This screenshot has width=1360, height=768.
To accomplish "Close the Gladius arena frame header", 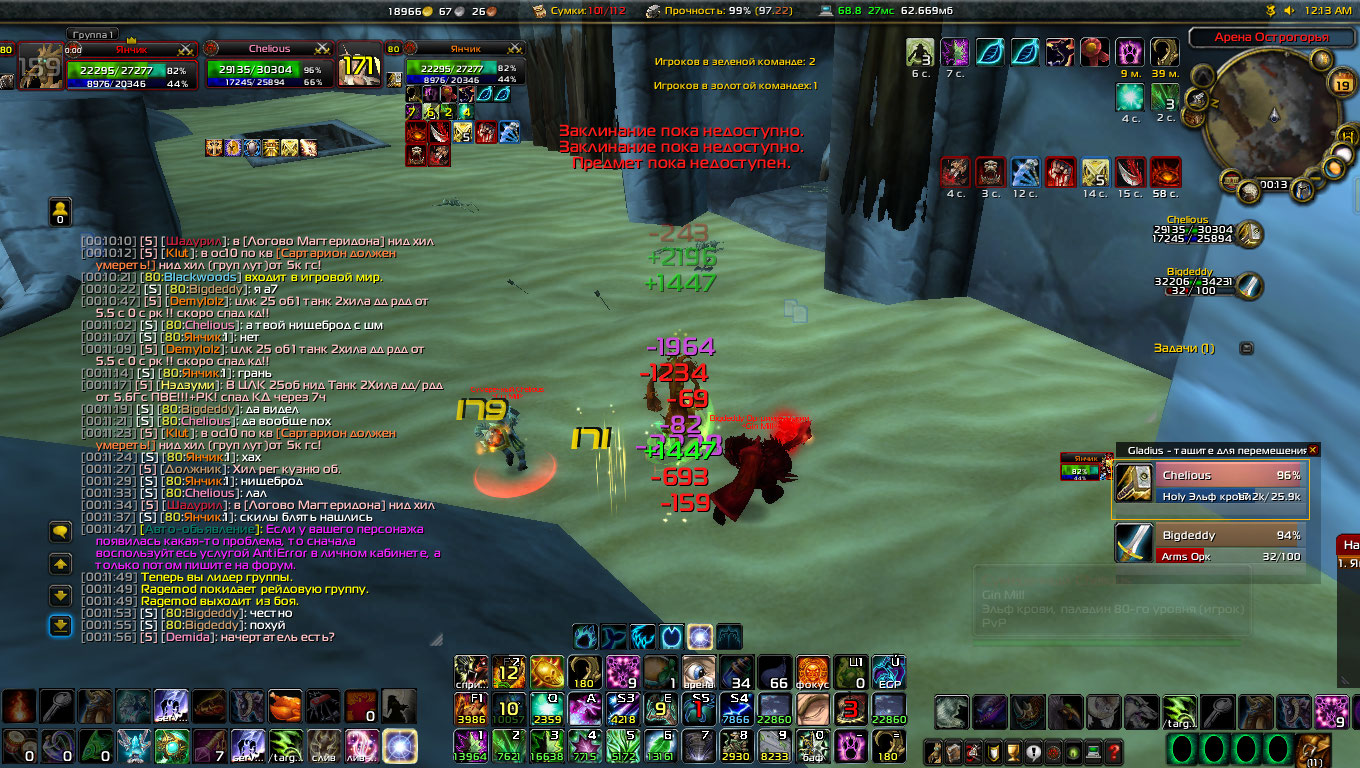I will coord(1313,450).
